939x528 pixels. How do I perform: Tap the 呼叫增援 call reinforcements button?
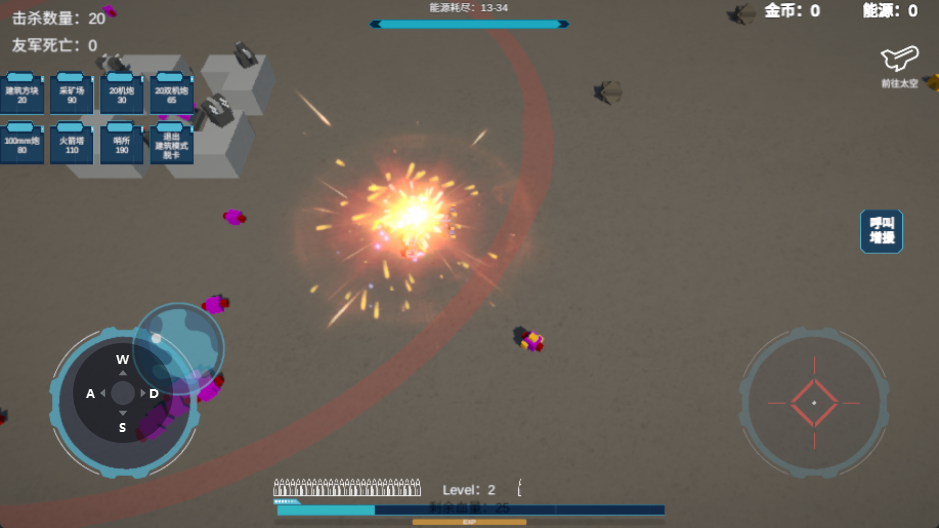(x=881, y=231)
